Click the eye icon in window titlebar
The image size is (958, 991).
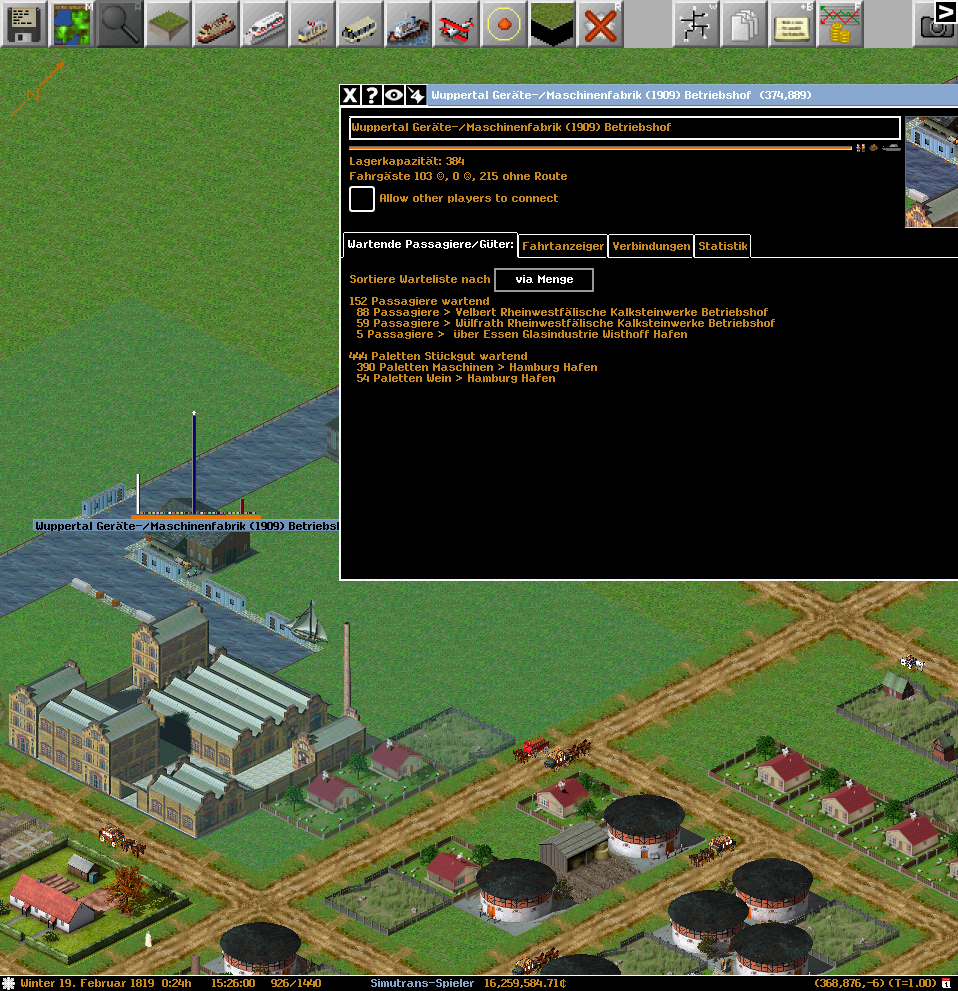(x=394, y=95)
